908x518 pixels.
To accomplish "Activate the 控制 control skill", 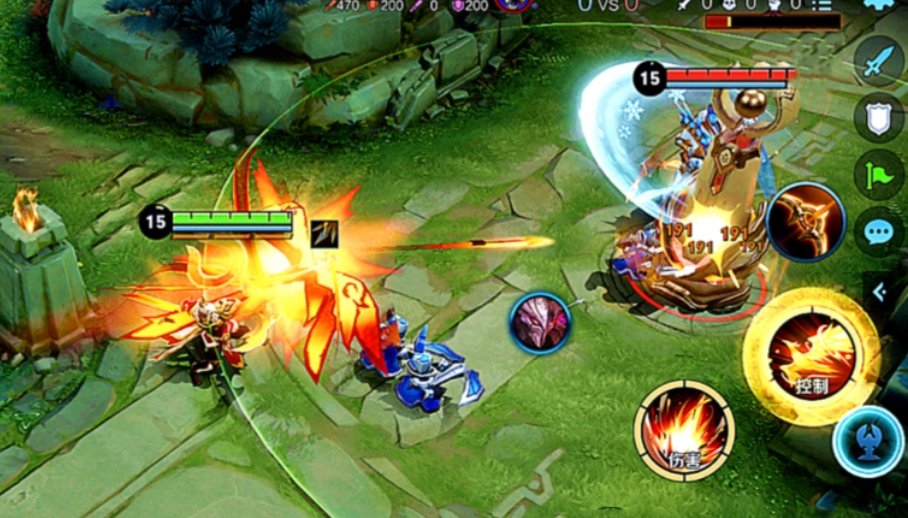I will 811,357.
